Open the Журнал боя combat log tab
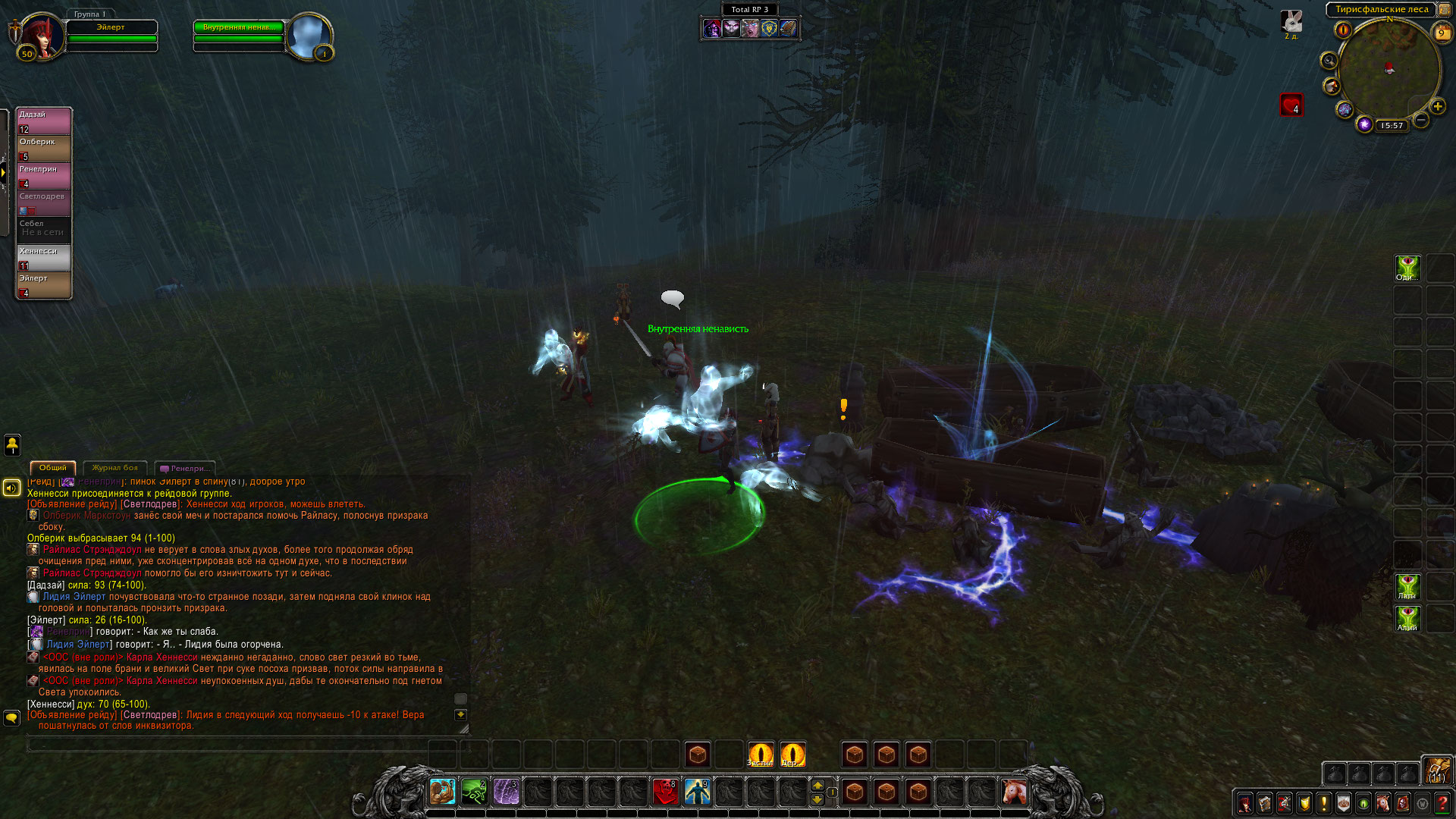 (x=115, y=468)
